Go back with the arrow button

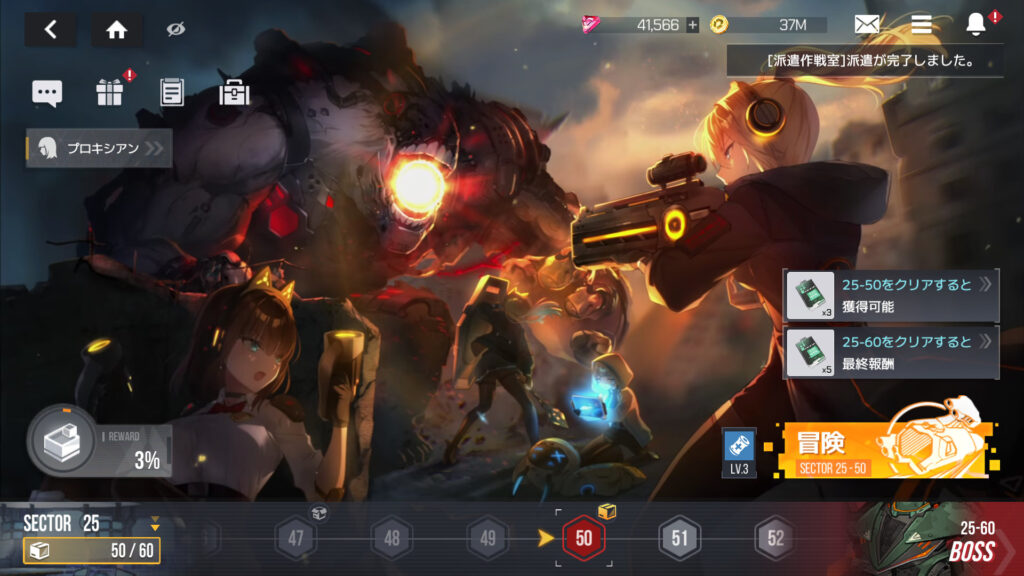51,30
